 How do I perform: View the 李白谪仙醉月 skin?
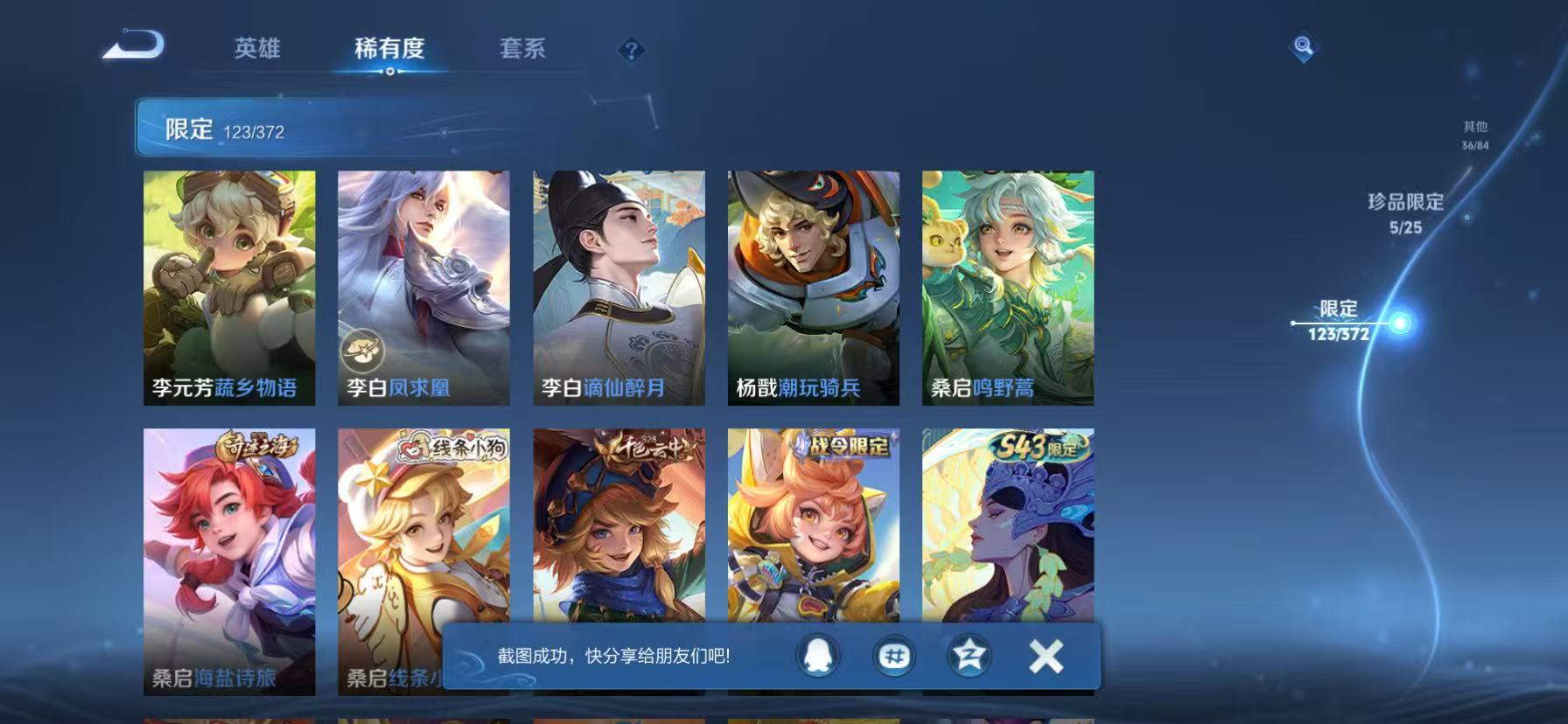pyautogui.click(x=618, y=289)
